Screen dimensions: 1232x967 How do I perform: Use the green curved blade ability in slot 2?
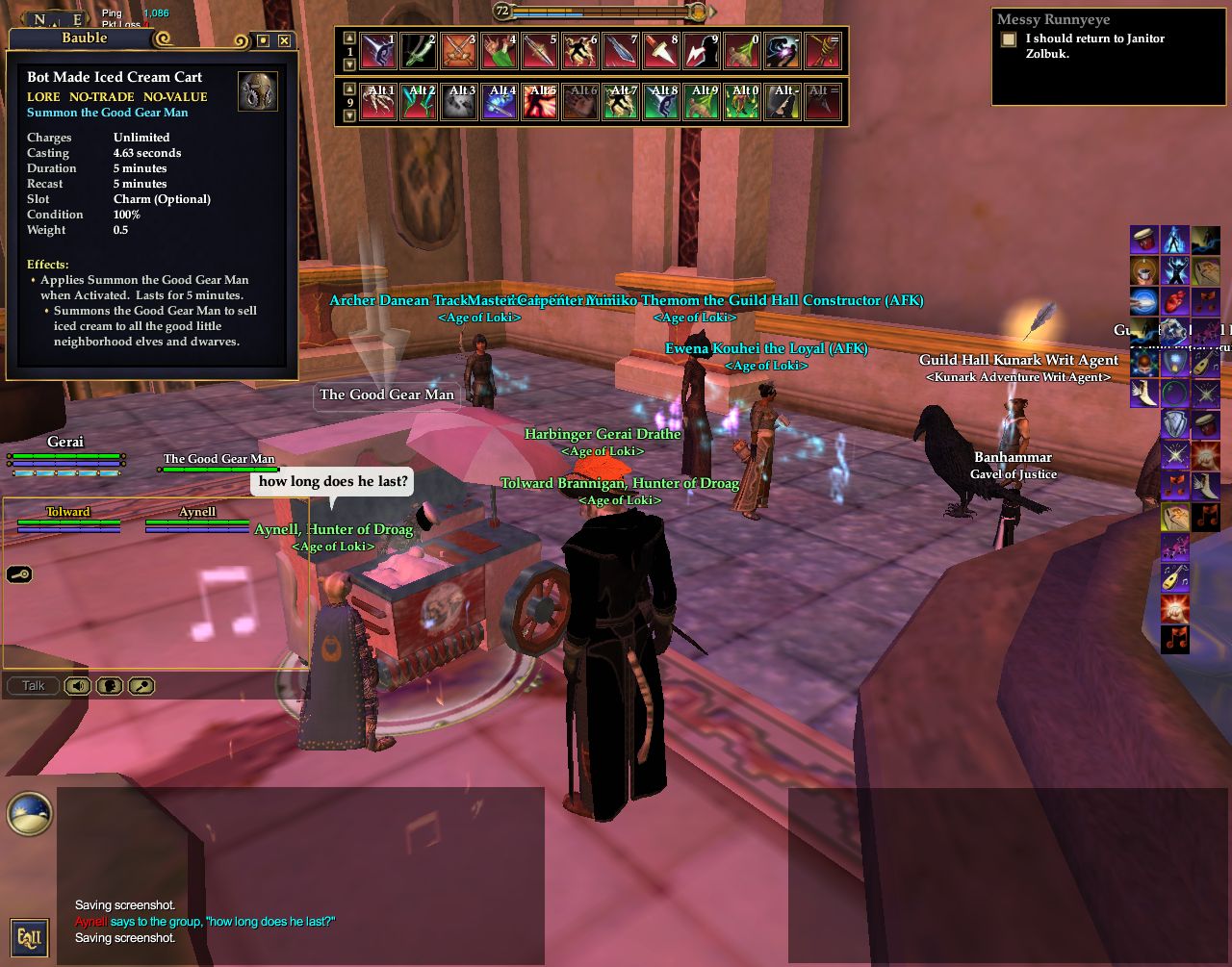[x=419, y=51]
